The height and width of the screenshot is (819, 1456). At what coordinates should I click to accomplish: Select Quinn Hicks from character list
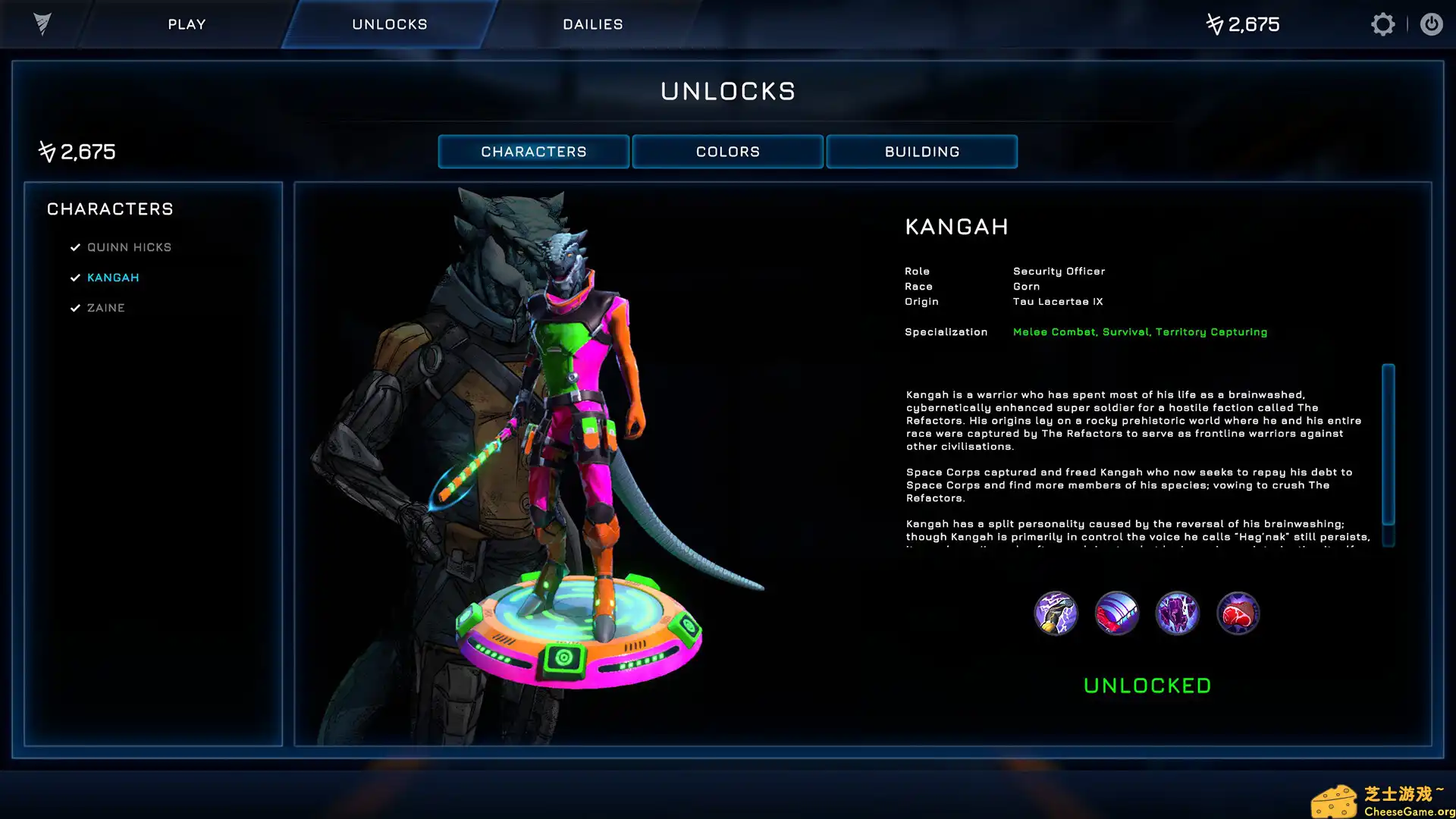[x=129, y=247]
